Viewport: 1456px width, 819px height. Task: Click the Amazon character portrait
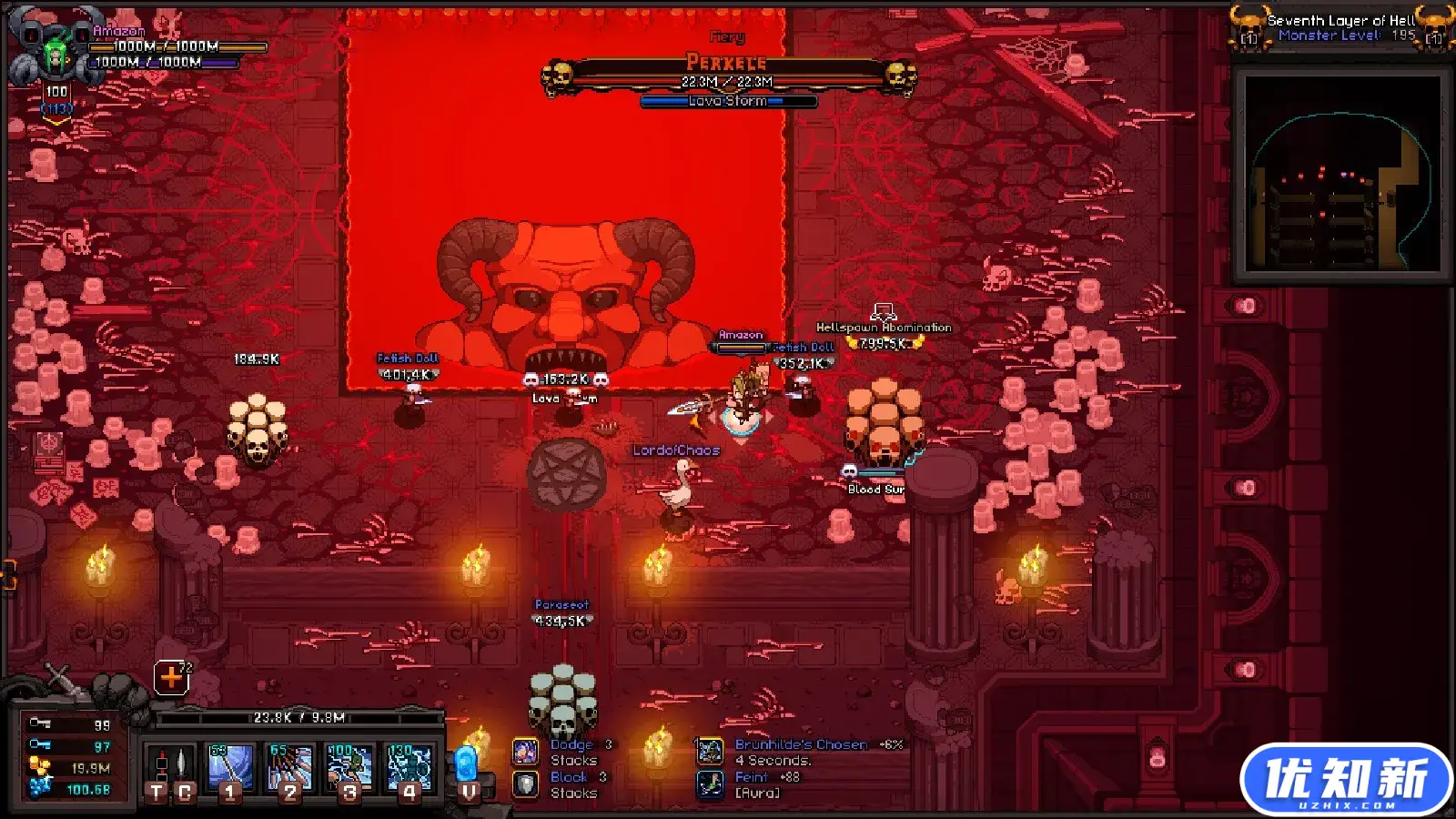pos(56,55)
